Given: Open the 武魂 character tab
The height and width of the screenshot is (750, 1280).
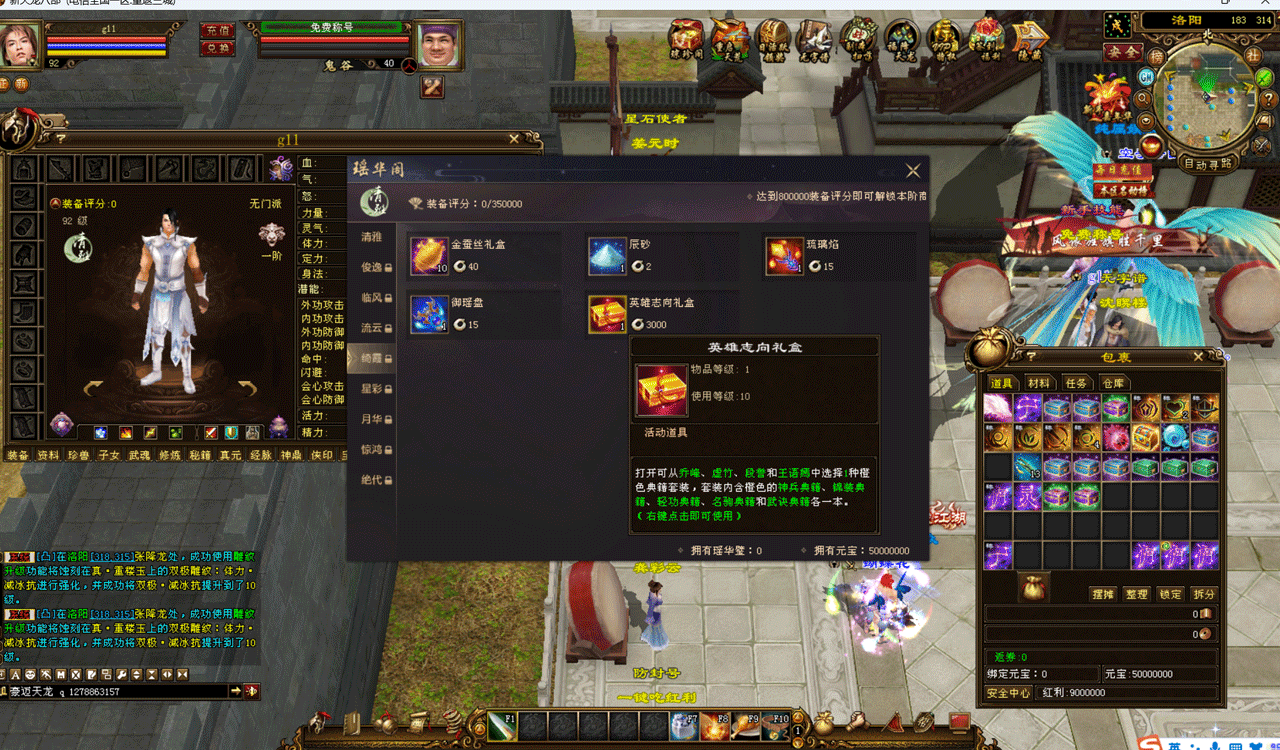Looking at the screenshot, I should 139,455.
